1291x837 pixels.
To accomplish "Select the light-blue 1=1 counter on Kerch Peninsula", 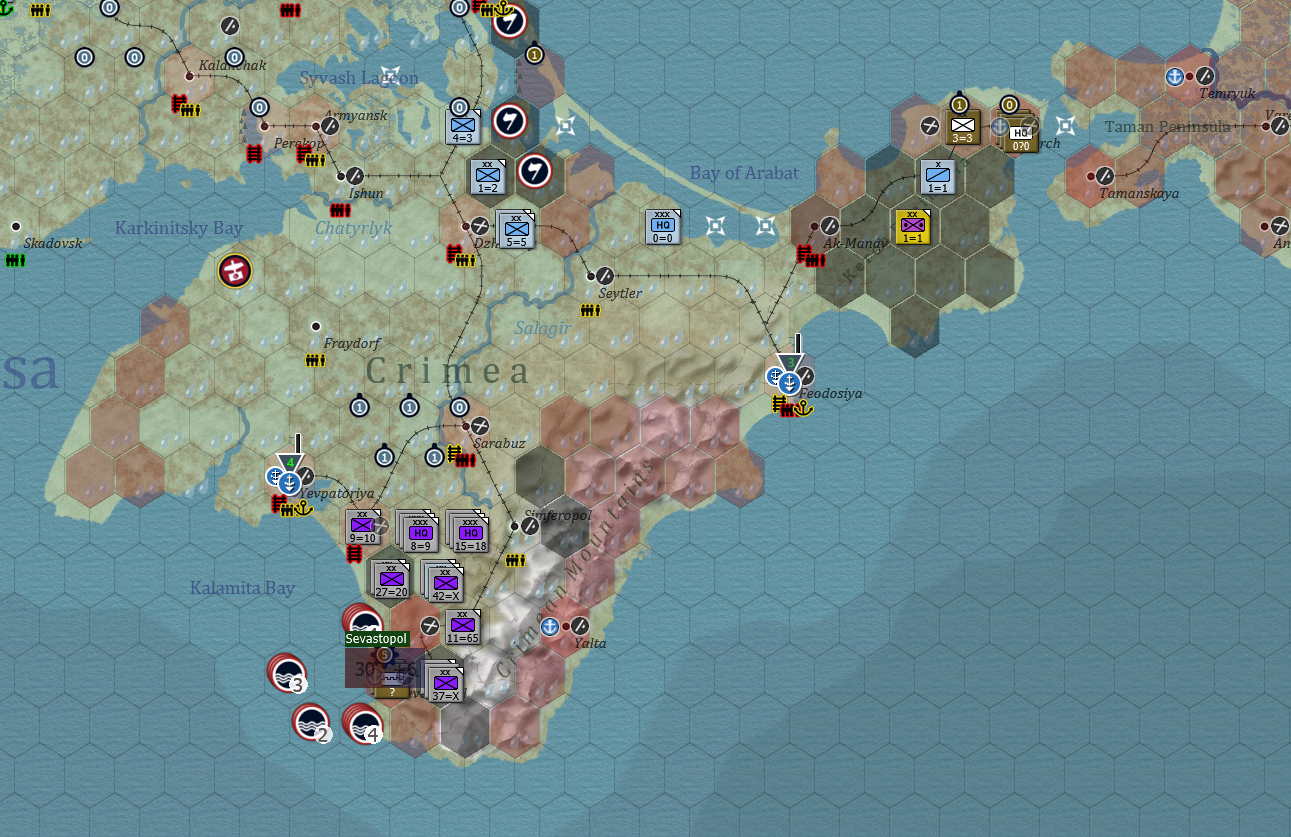I will (x=937, y=179).
